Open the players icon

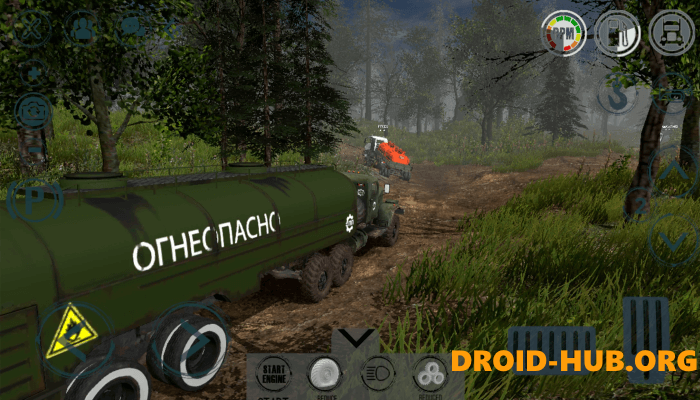[x=82, y=28]
